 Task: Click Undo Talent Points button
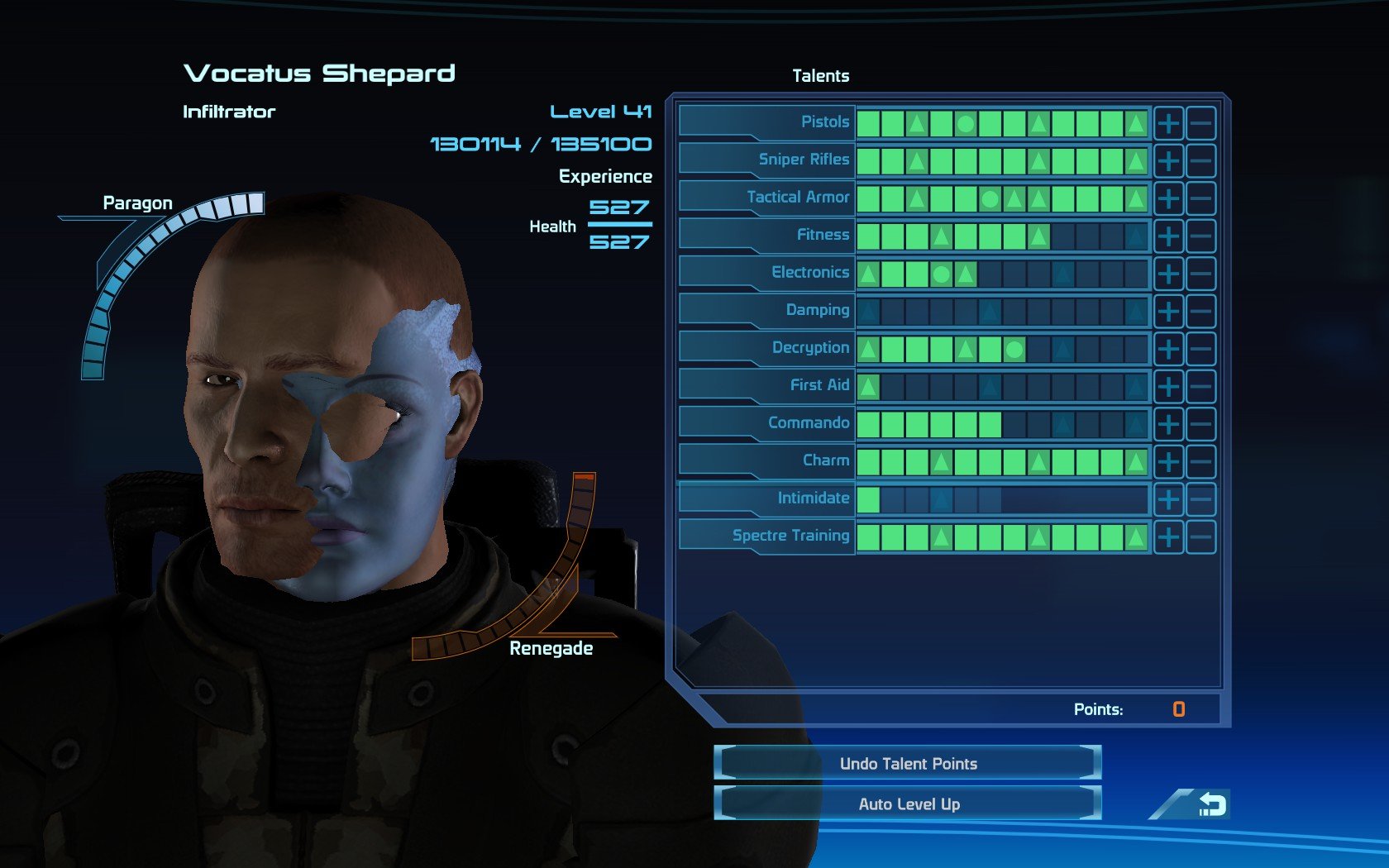(x=908, y=763)
